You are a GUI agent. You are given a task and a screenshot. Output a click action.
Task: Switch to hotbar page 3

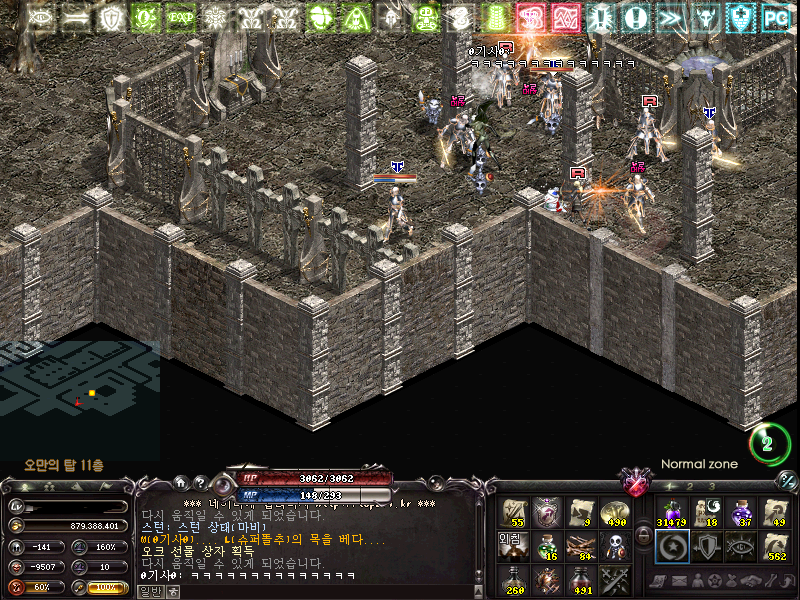coord(712,486)
